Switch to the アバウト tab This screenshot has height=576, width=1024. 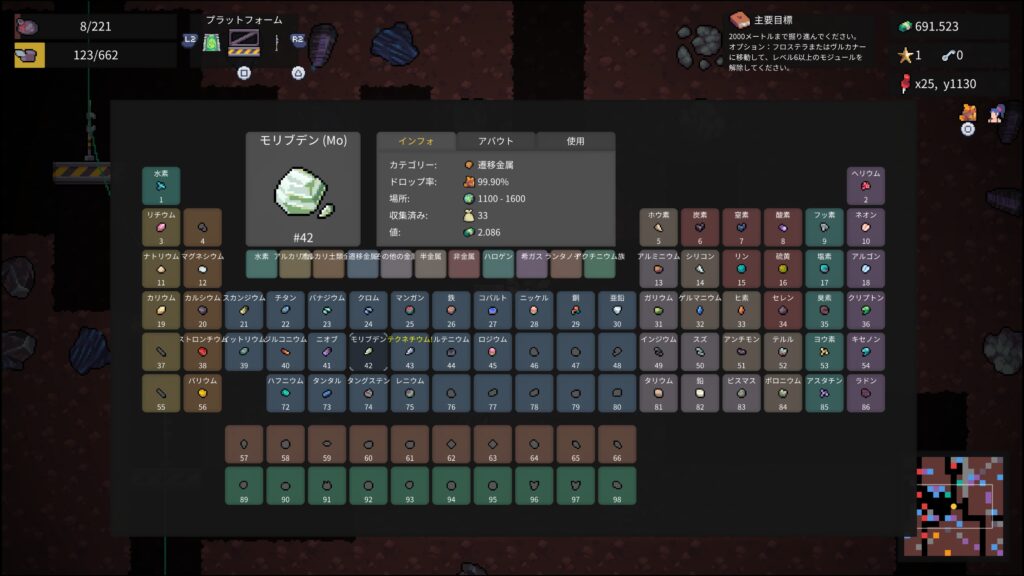[x=495, y=141]
